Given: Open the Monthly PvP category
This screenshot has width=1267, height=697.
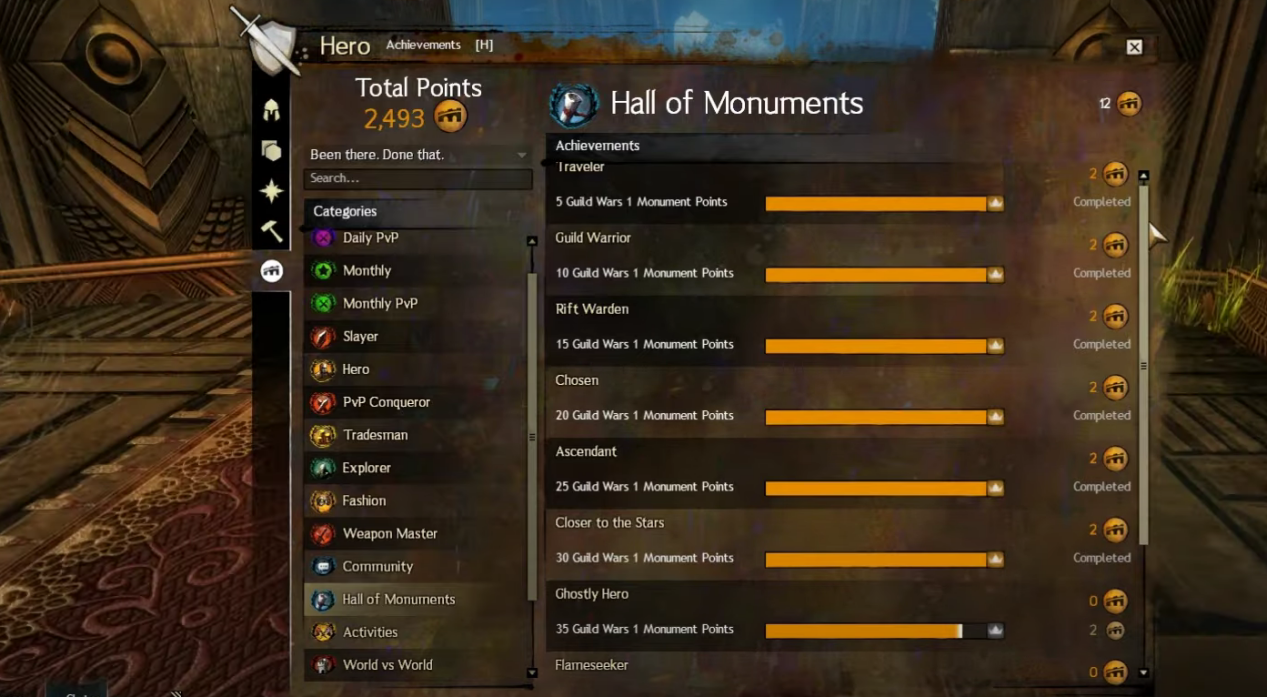Looking at the screenshot, I should [x=379, y=304].
